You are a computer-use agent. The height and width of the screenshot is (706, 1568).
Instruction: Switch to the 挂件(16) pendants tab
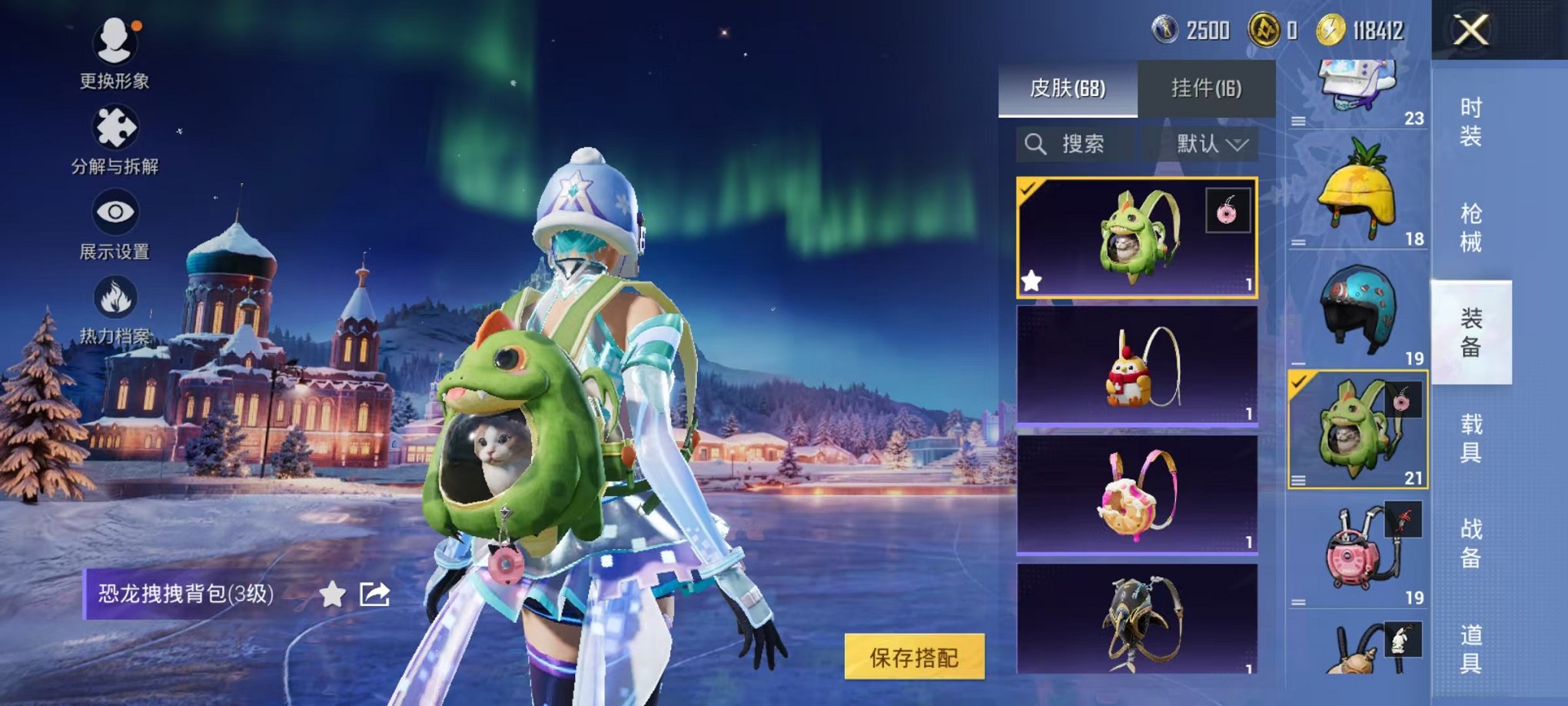point(1206,88)
